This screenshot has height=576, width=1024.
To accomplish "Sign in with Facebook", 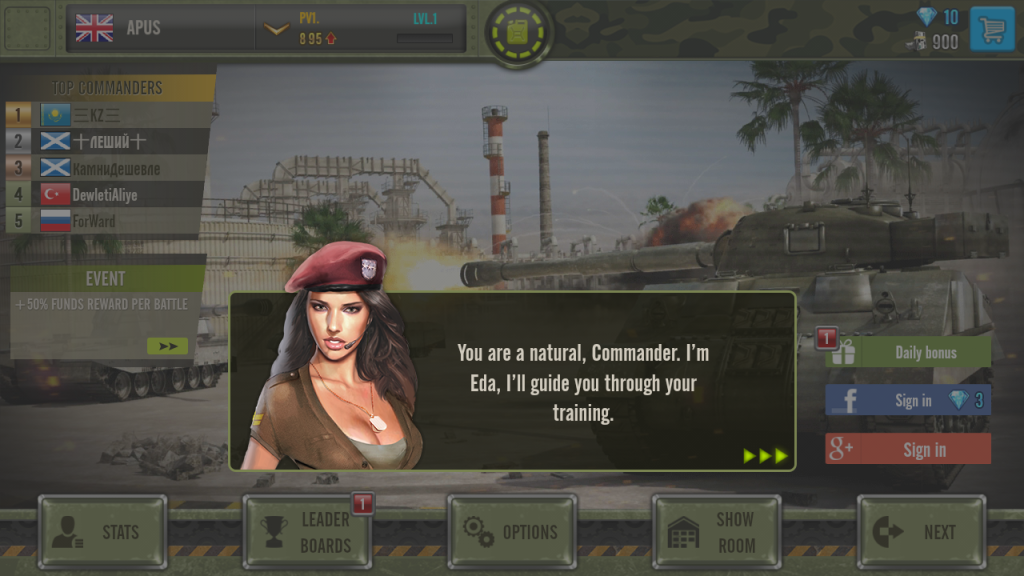I will [x=908, y=400].
